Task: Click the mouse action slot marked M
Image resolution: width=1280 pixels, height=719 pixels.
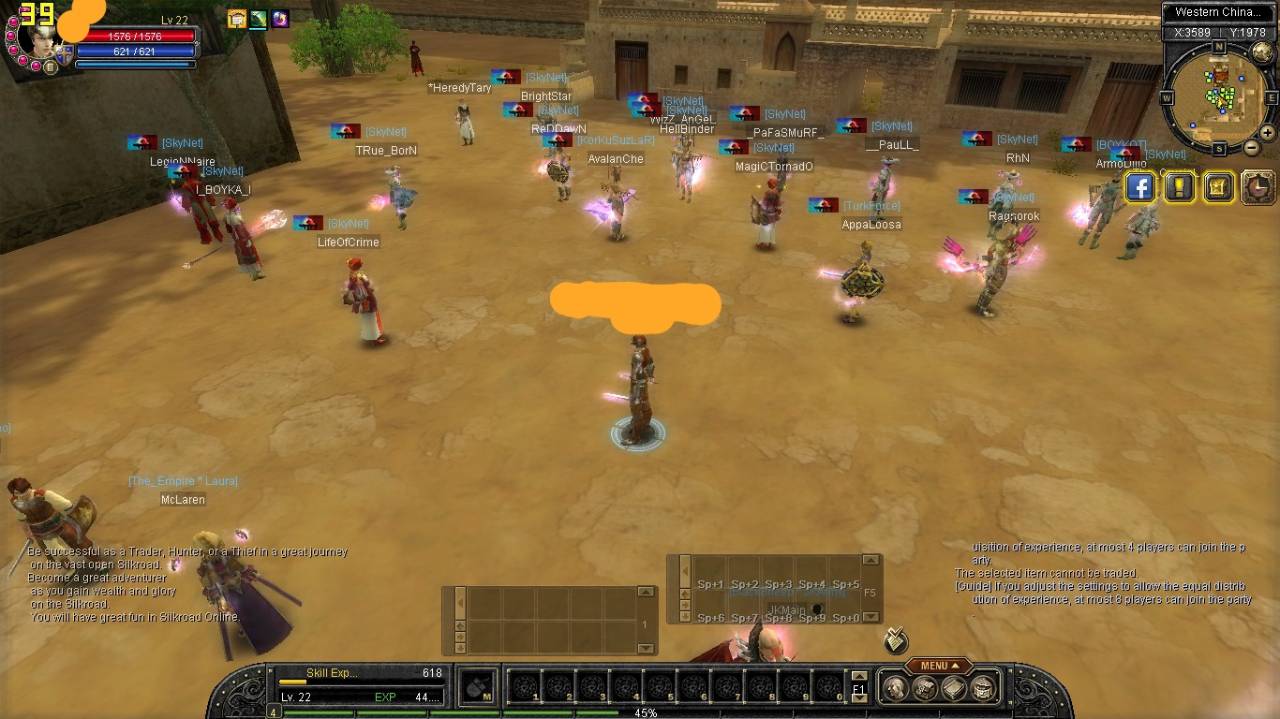Action: [x=480, y=687]
